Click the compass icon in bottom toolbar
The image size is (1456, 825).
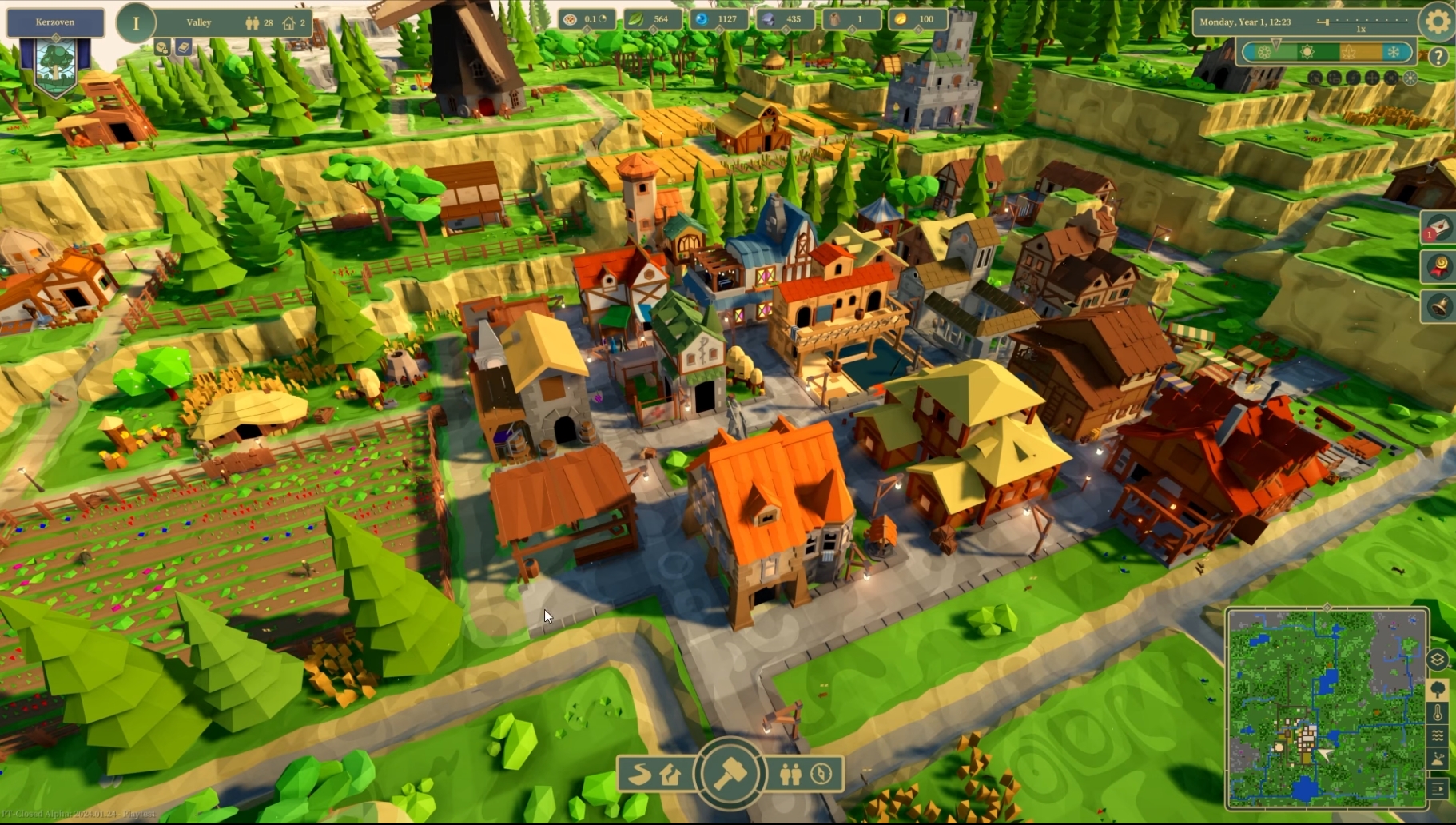821,774
